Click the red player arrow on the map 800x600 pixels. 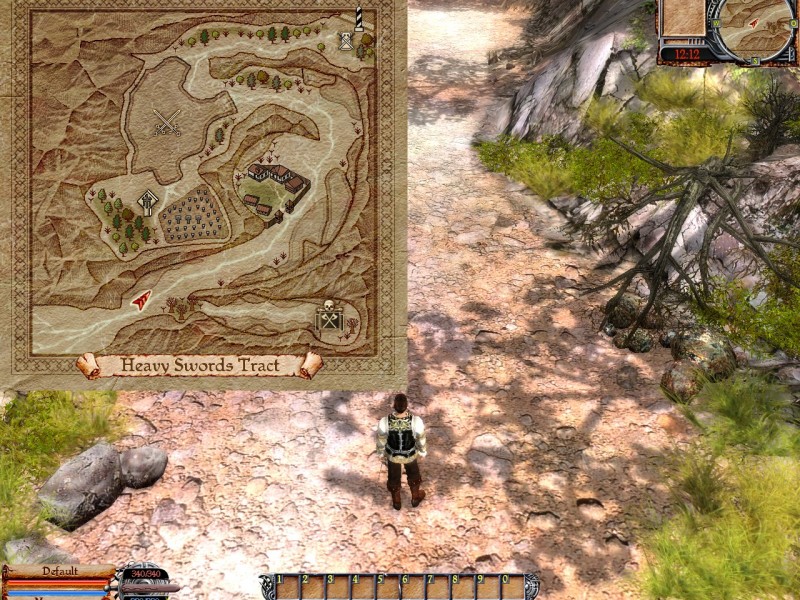tap(142, 297)
